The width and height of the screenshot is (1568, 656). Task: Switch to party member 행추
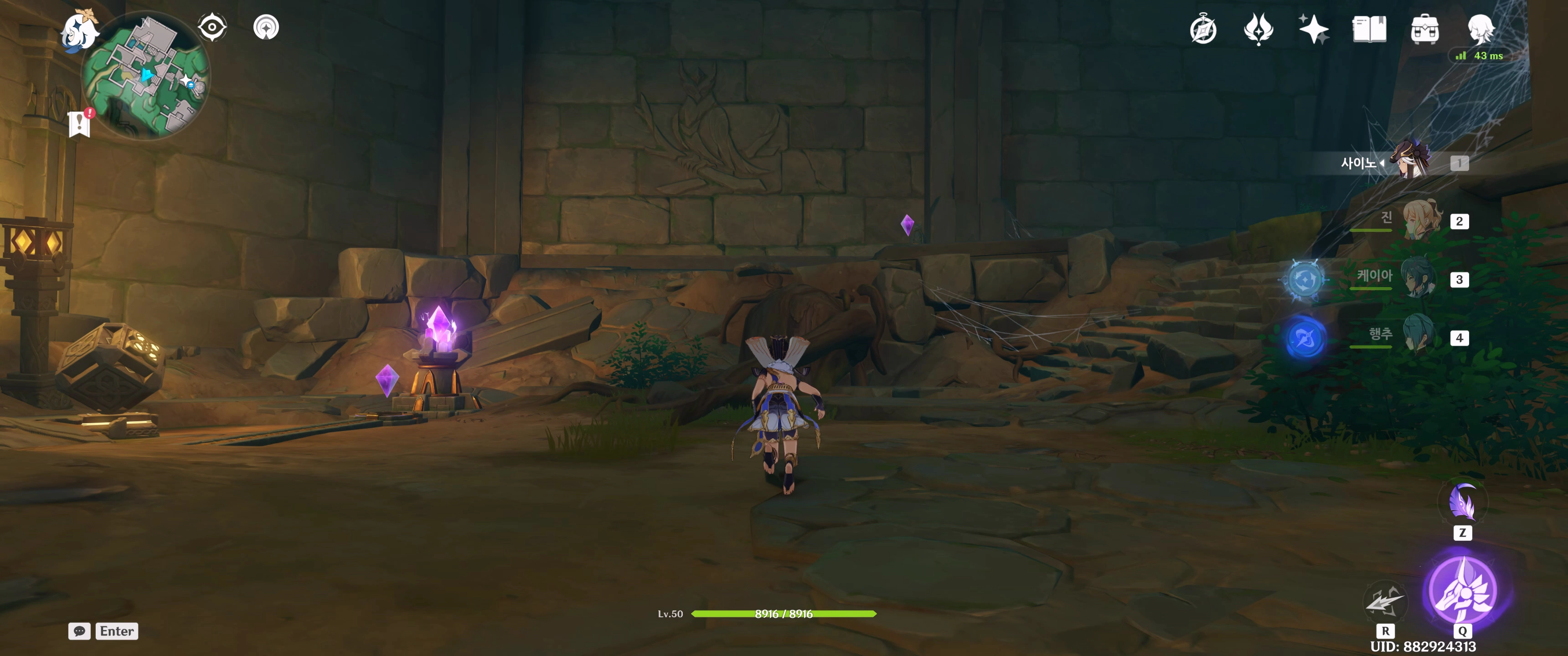(x=1418, y=337)
